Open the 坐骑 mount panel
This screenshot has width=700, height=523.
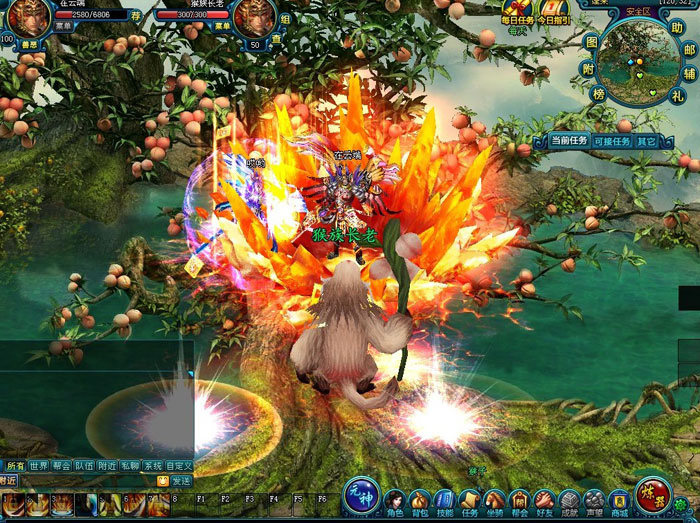(494, 500)
